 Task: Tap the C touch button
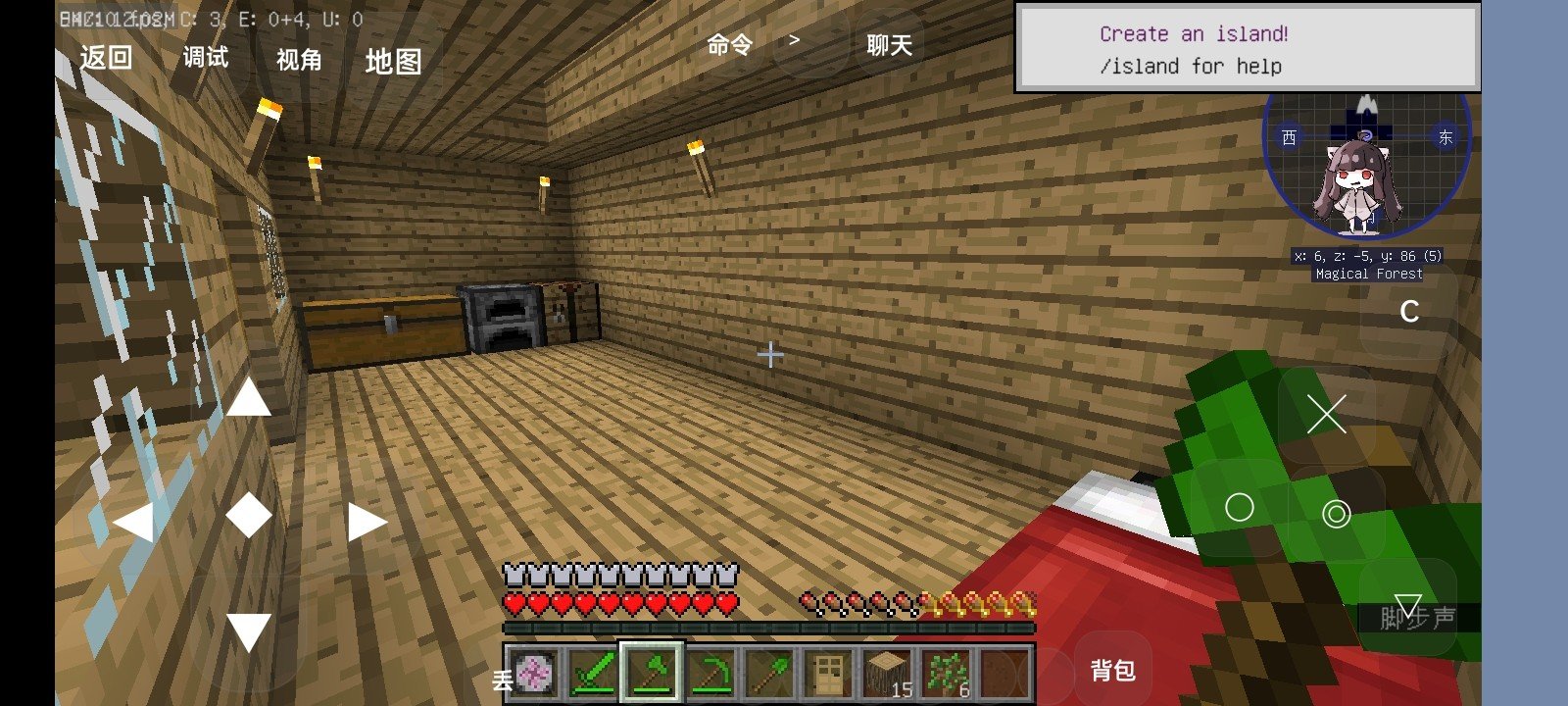point(1409,312)
